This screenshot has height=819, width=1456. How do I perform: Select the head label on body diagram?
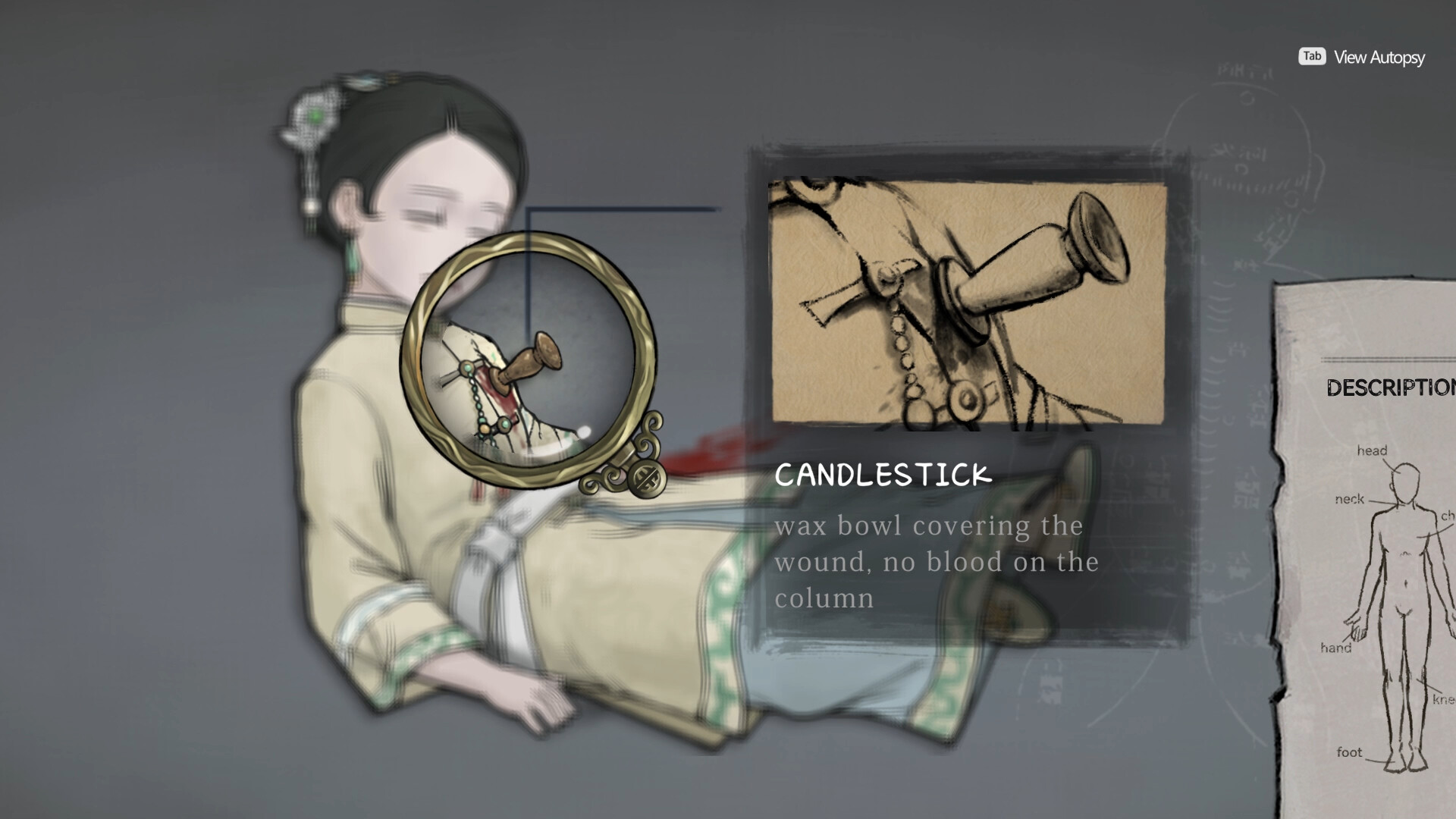tap(1374, 450)
